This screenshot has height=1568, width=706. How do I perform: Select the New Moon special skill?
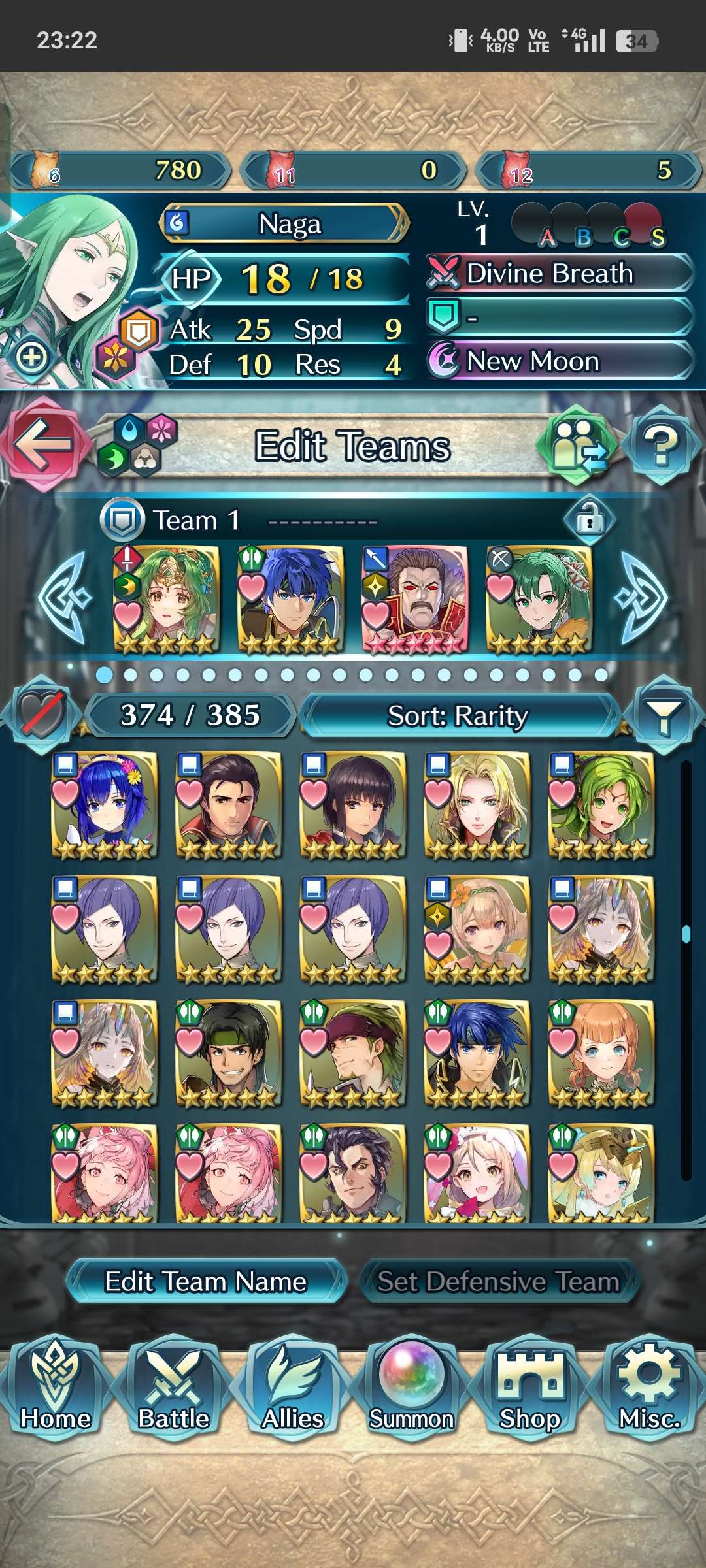[x=560, y=361]
